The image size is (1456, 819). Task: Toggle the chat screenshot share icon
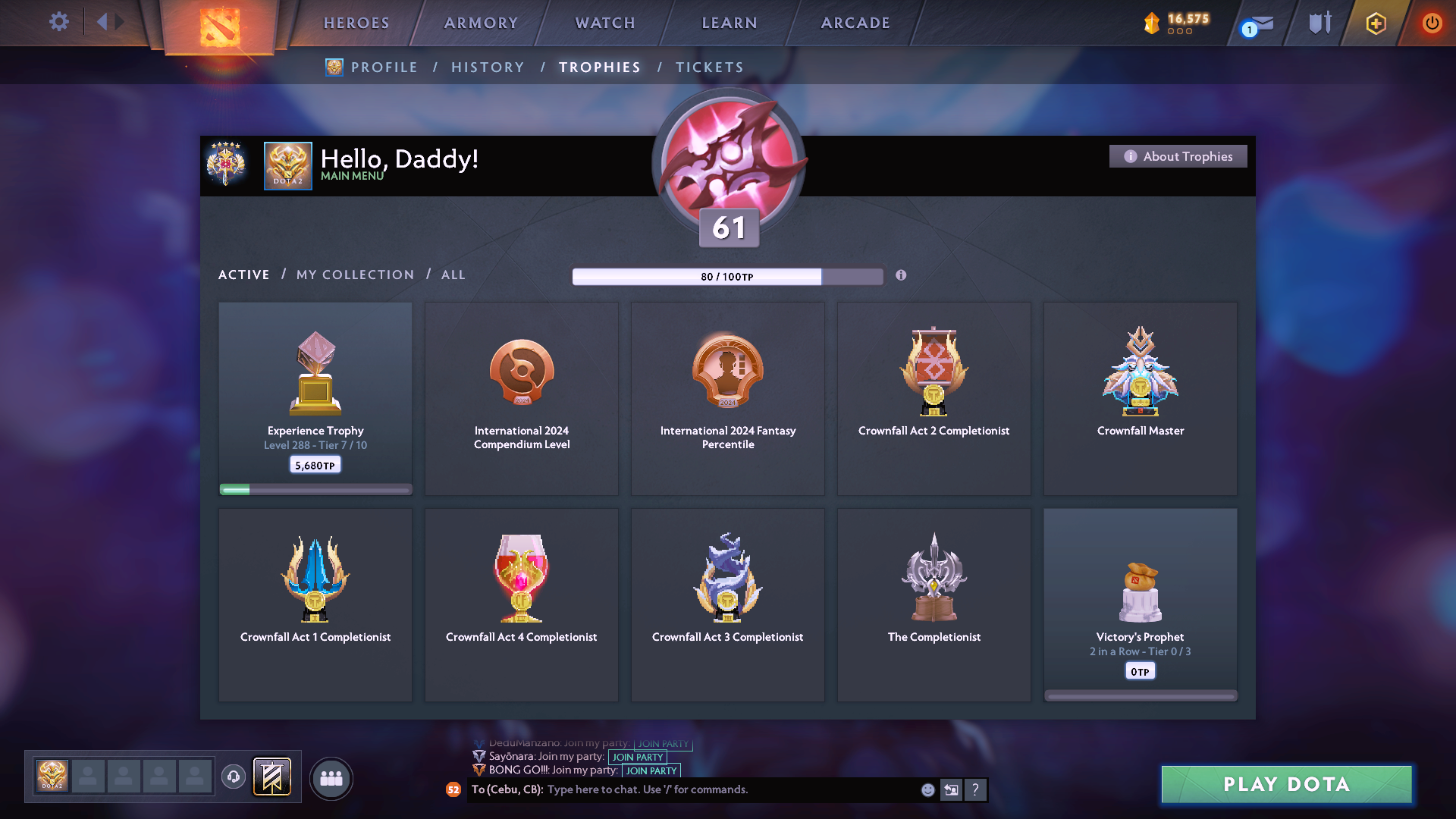pyautogui.click(x=952, y=789)
